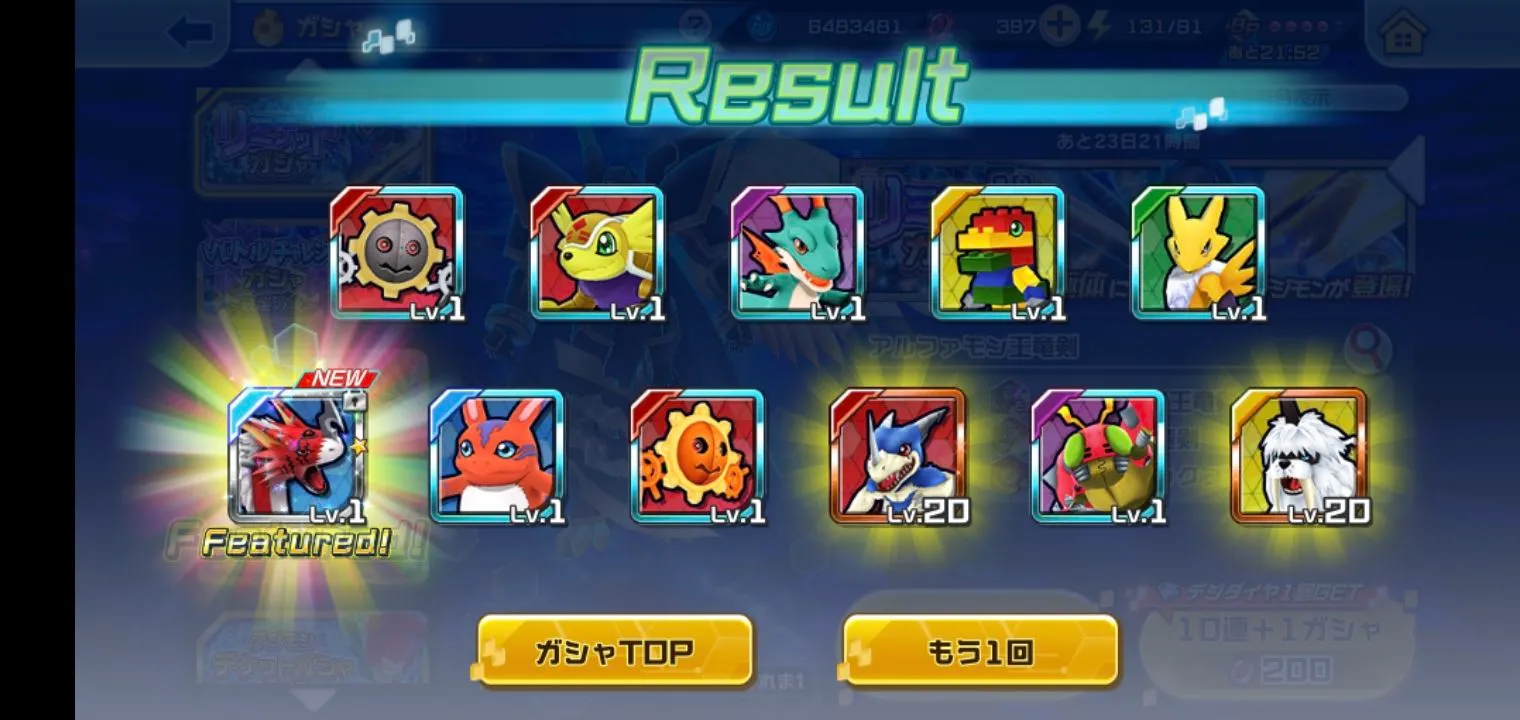
Task: Pick the colorful toy-block dinosaur card
Action: coord(997,253)
